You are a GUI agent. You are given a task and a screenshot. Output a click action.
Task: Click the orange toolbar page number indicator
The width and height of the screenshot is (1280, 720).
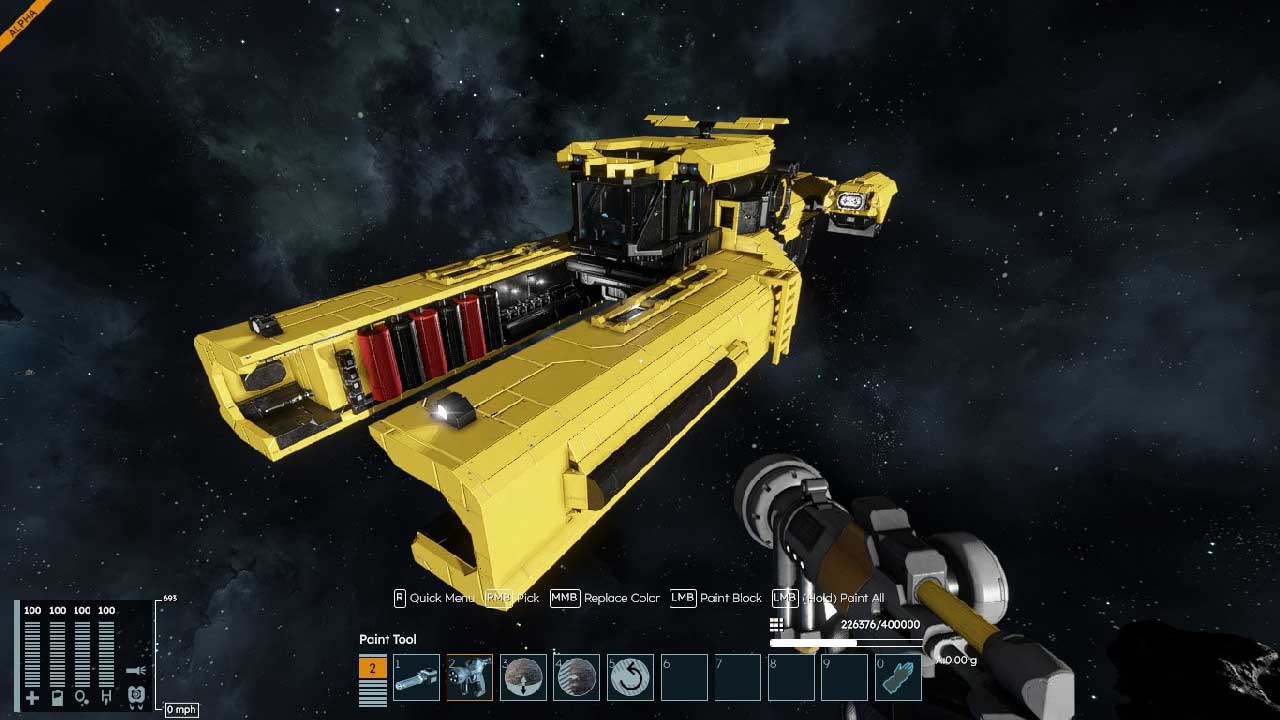[372, 668]
